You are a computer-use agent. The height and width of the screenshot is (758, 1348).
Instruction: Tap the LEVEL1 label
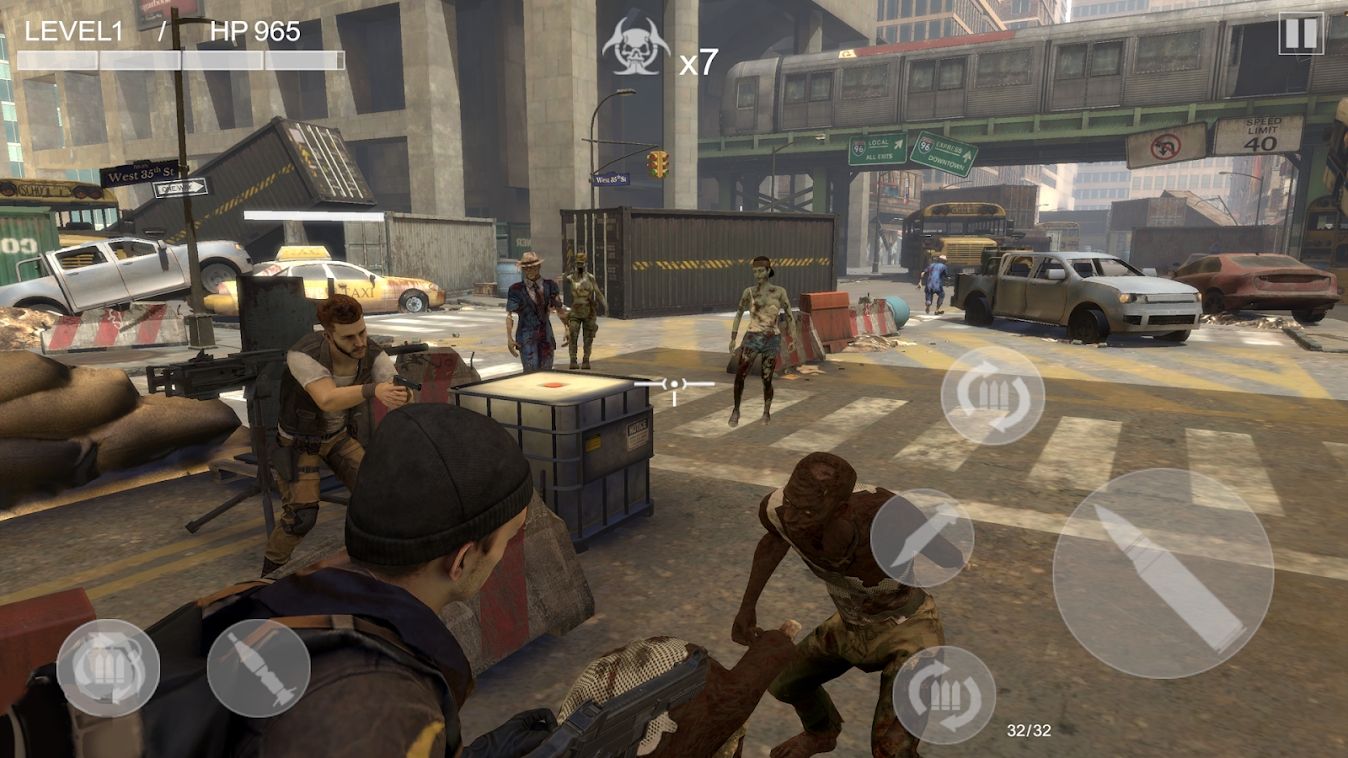point(72,30)
